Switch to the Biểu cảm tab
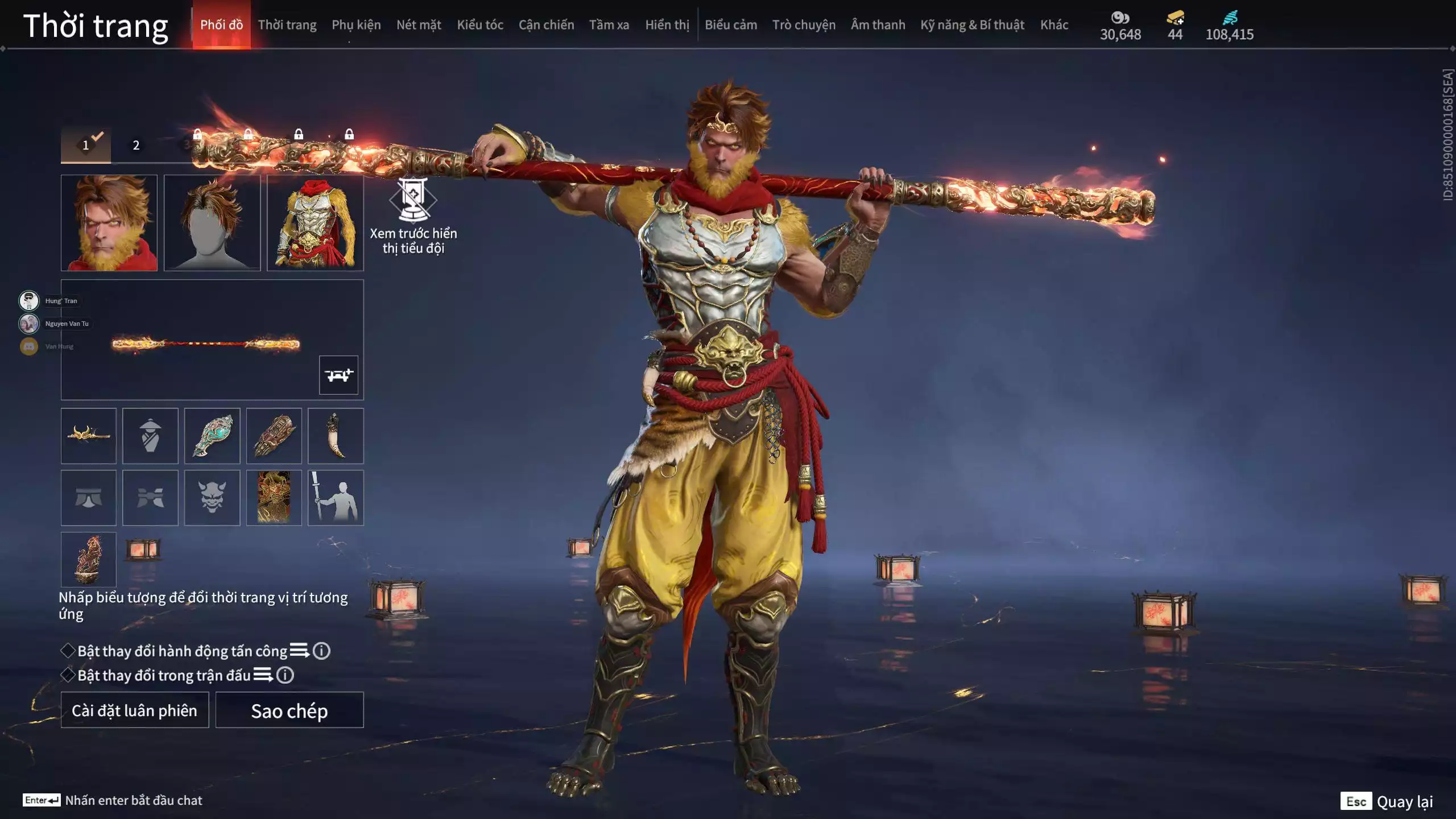The width and height of the screenshot is (1456, 819). (731, 25)
